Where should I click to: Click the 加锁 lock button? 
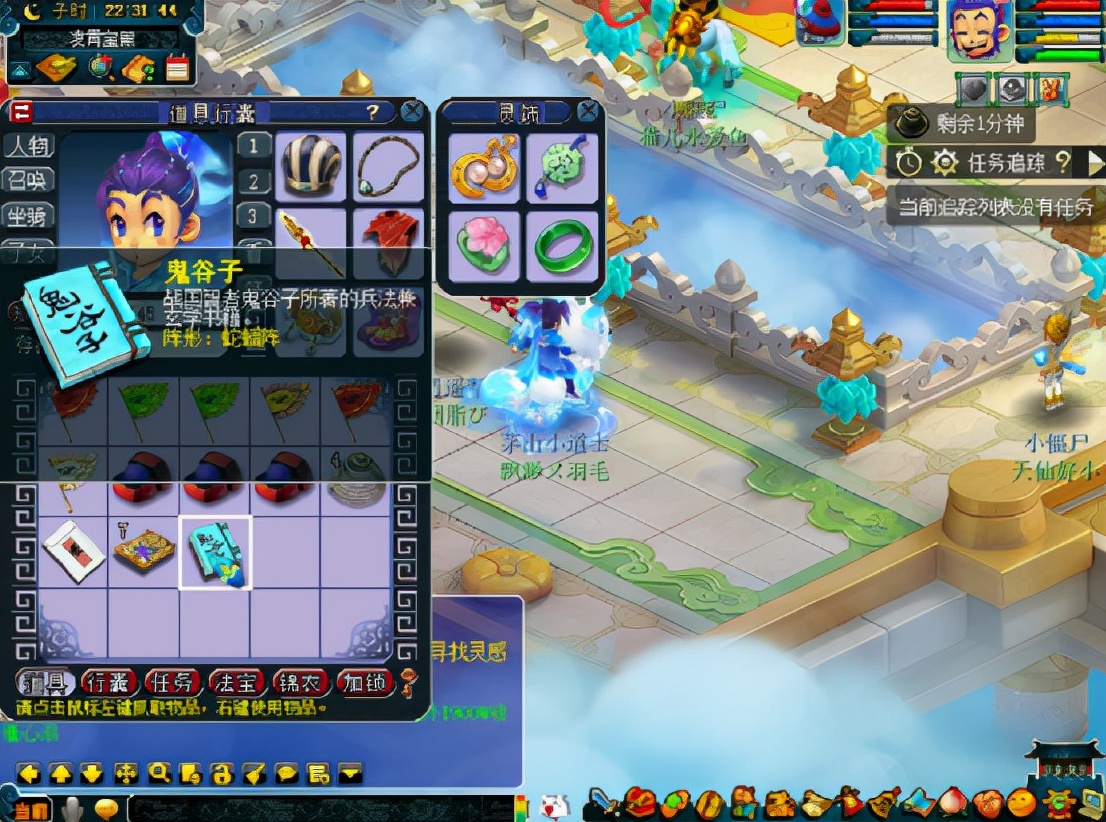pyautogui.click(x=365, y=683)
